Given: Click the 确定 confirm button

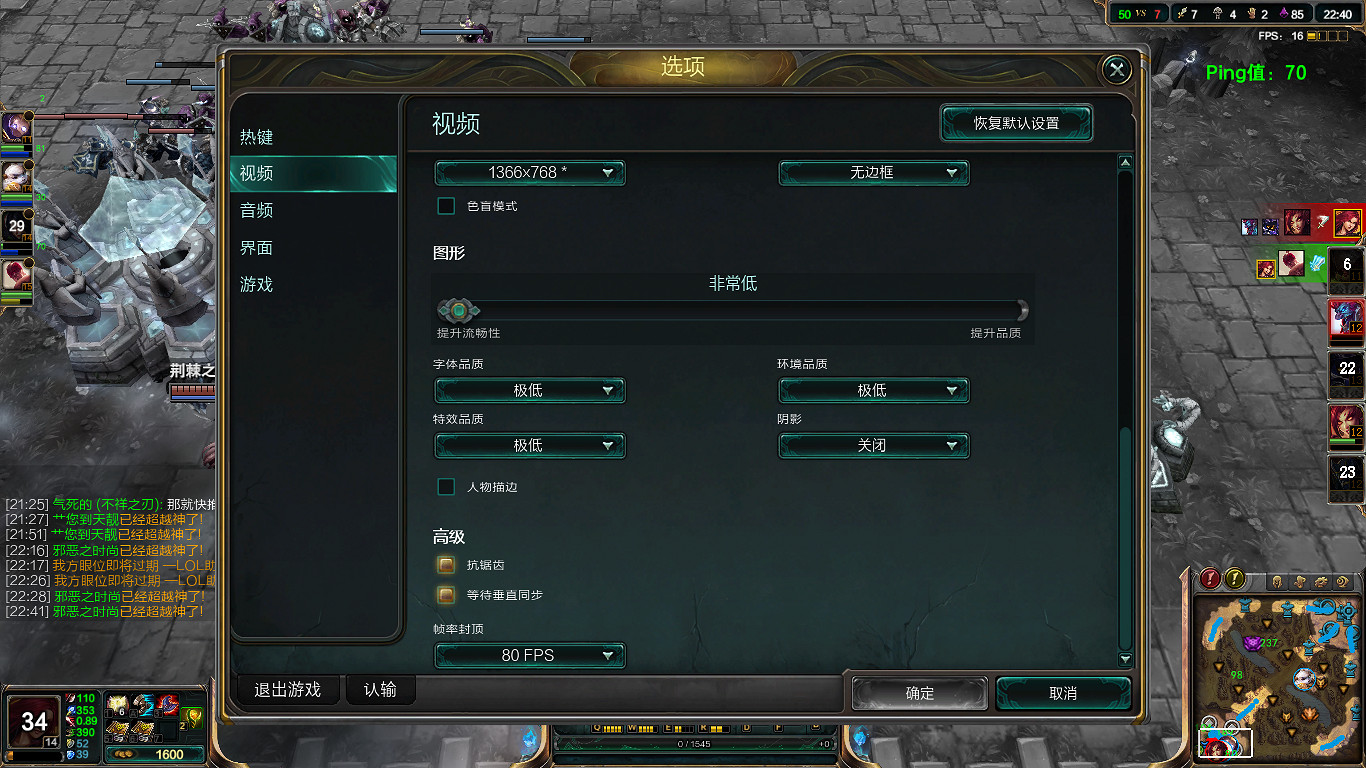Looking at the screenshot, I should click(918, 692).
